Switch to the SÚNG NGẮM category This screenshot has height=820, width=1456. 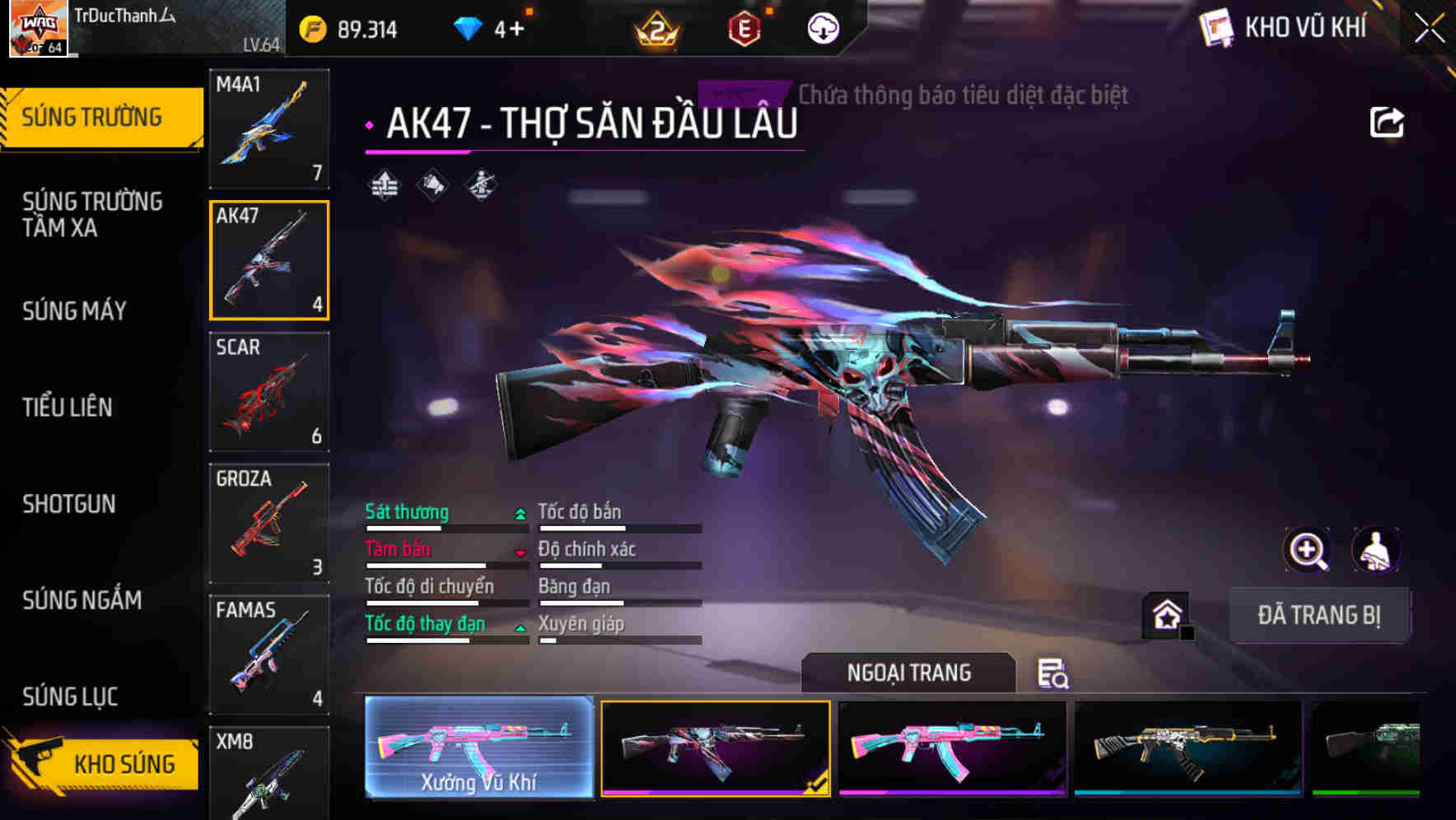tap(82, 601)
